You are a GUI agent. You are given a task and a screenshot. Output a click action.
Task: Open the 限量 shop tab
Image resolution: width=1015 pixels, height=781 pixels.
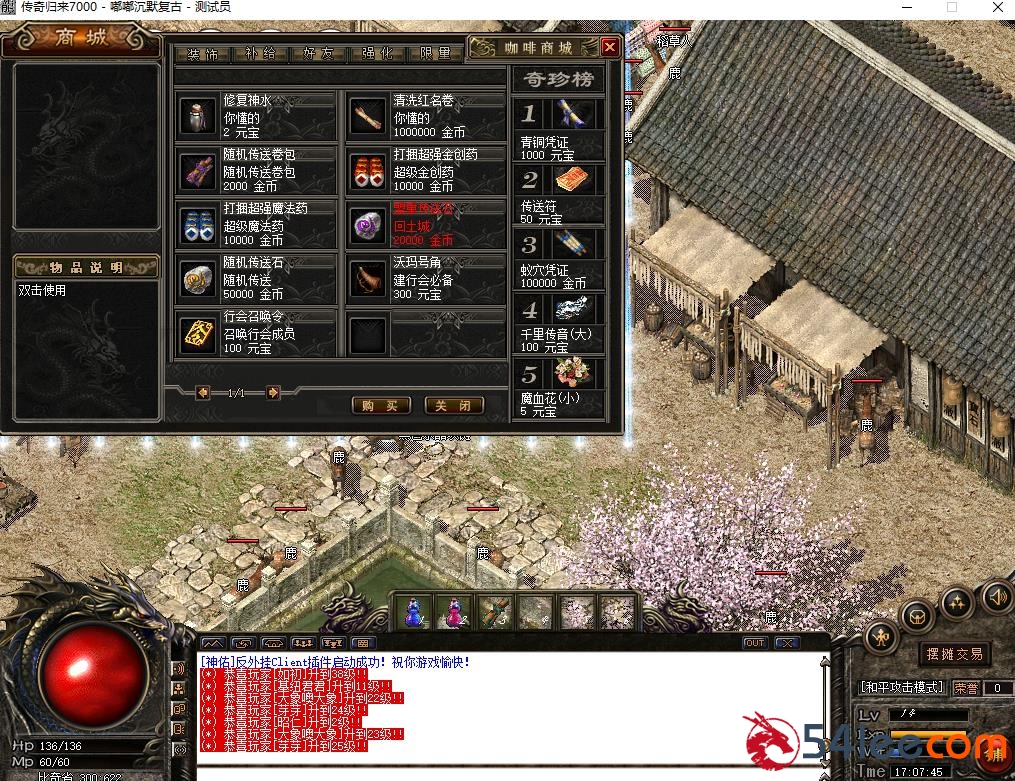[x=435, y=54]
